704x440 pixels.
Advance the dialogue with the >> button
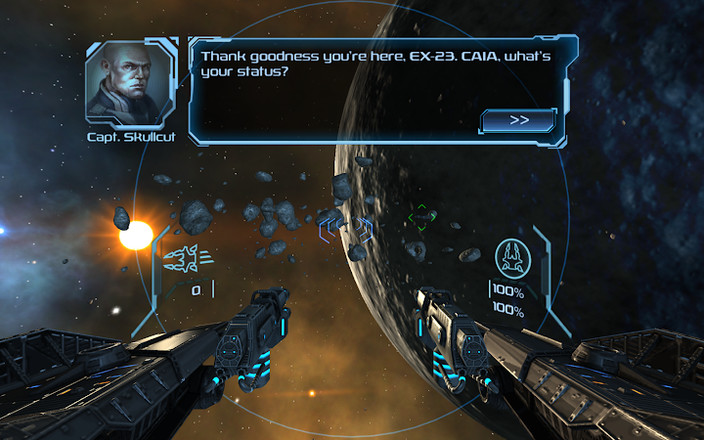pyautogui.click(x=518, y=120)
